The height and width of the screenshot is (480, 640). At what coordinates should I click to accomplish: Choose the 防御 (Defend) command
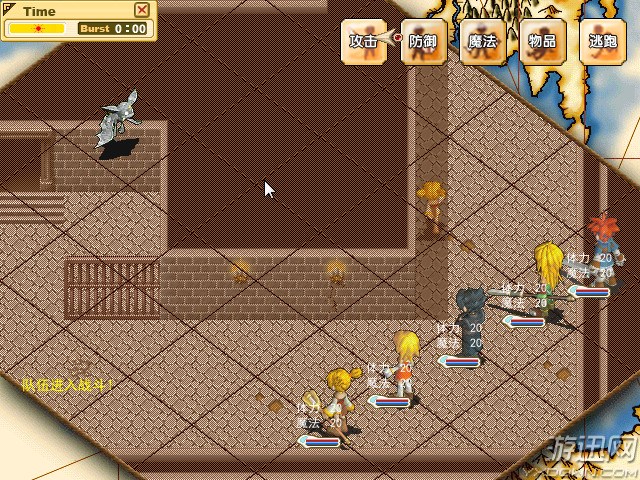424,42
